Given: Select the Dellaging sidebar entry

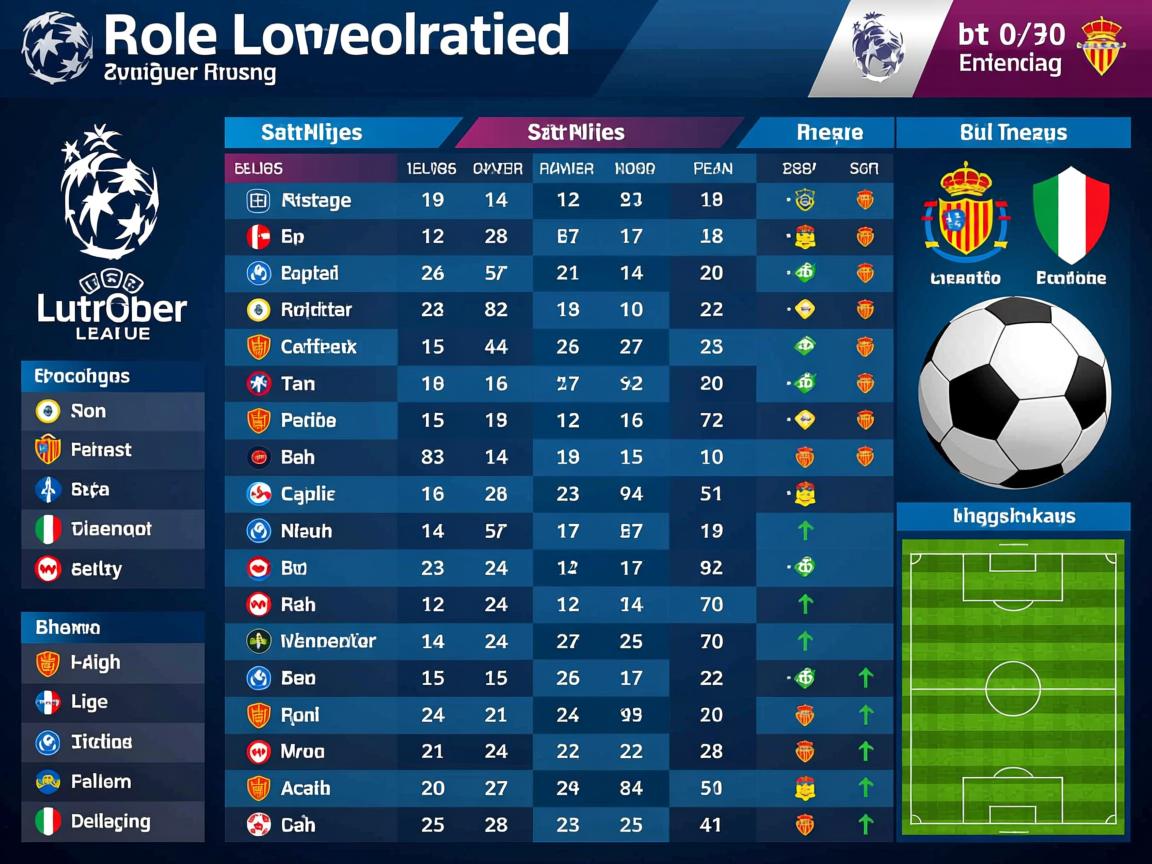Looking at the screenshot, I should [110, 822].
